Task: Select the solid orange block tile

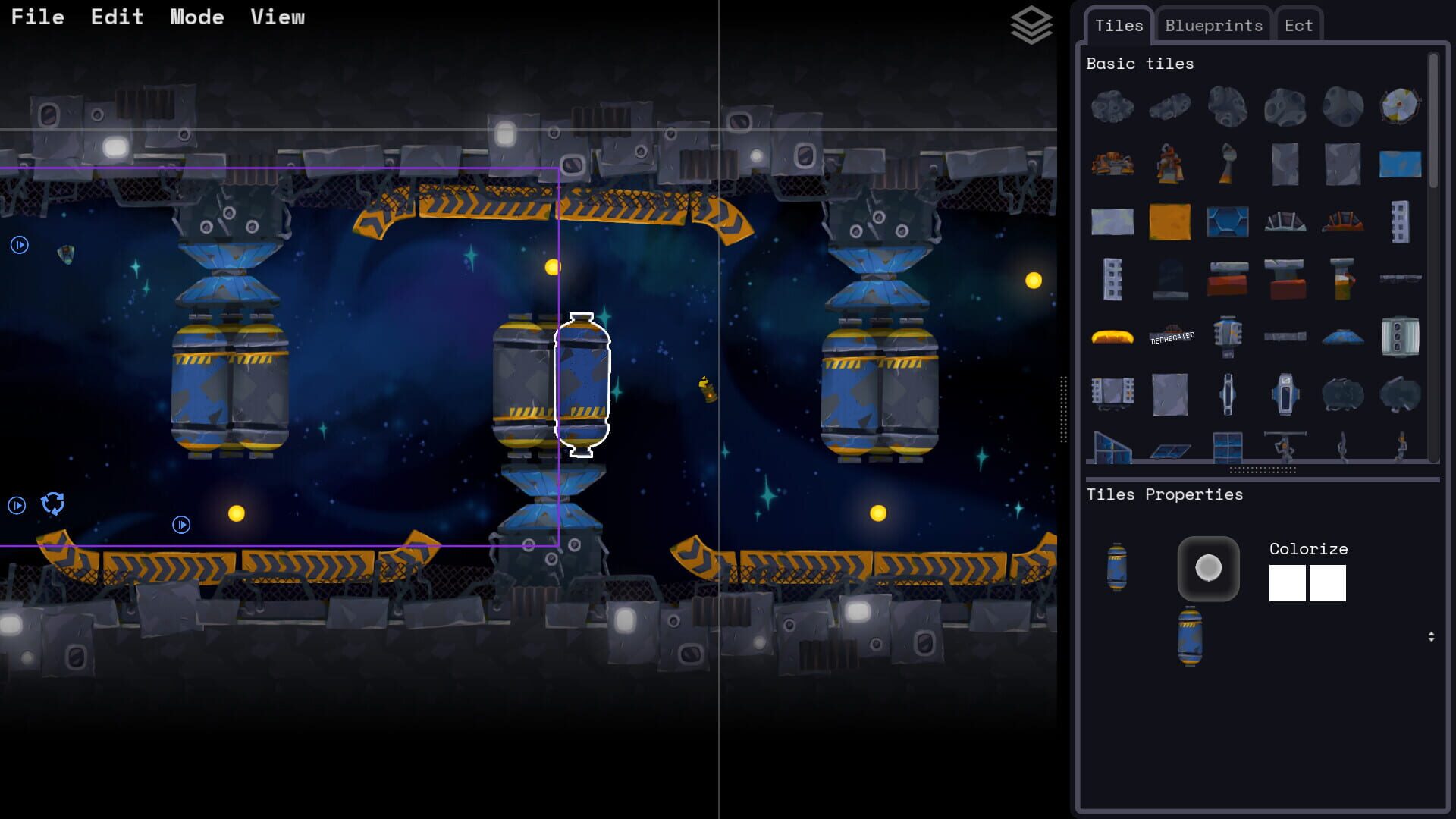Action: point(1170,221)
